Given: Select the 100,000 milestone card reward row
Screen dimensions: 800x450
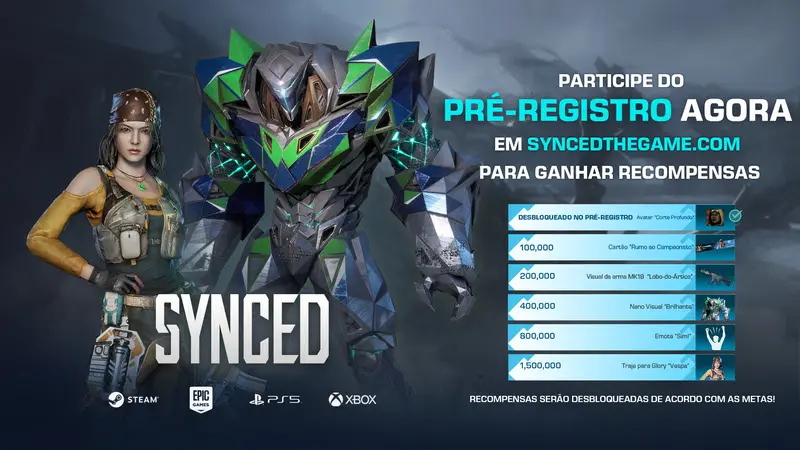Looking at the screenshot, I should [x=622, y=246].
